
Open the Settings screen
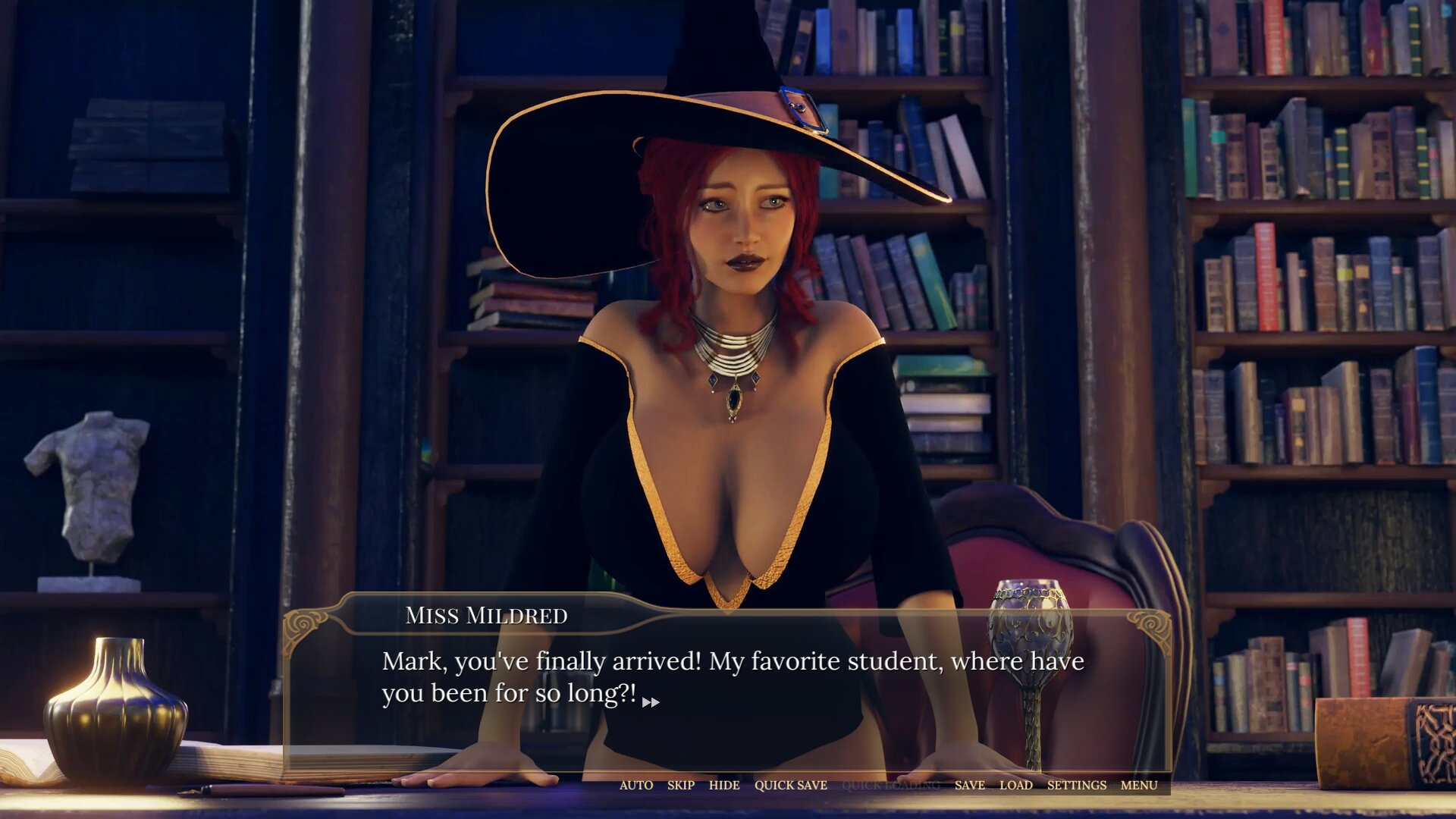(1076, 785)
